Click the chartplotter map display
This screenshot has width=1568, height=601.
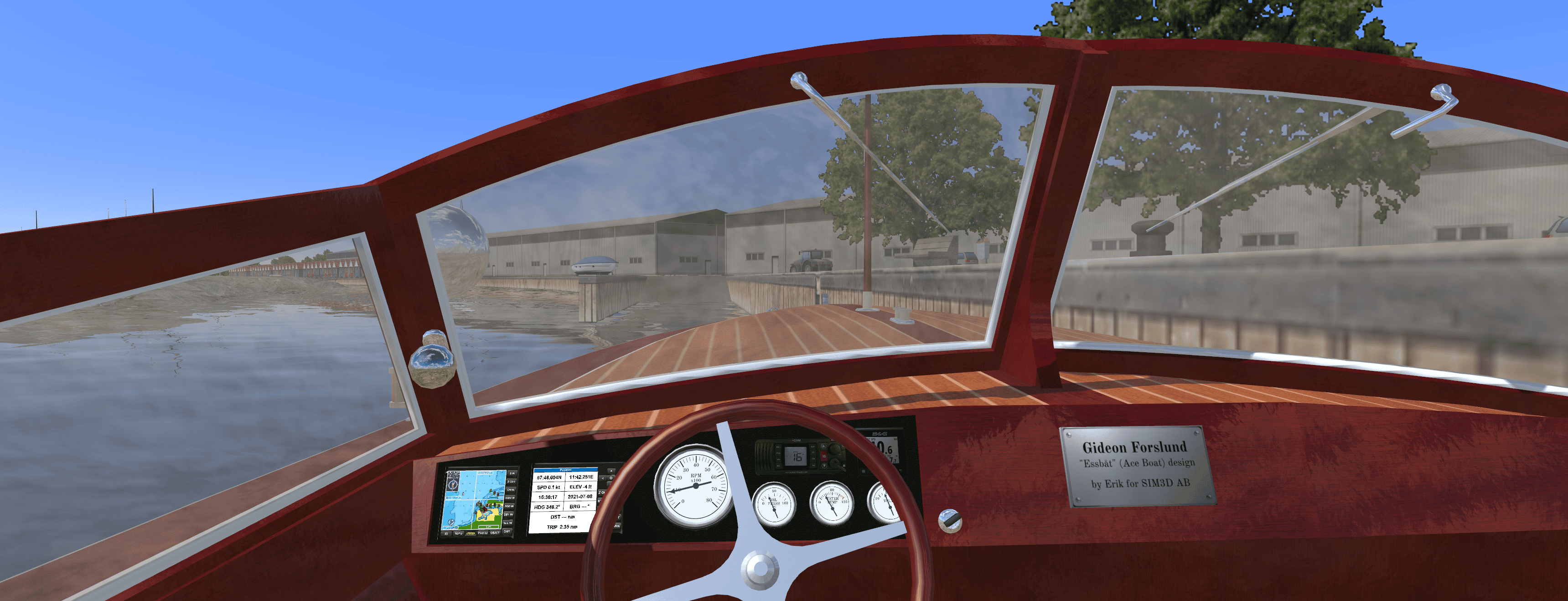474,499
